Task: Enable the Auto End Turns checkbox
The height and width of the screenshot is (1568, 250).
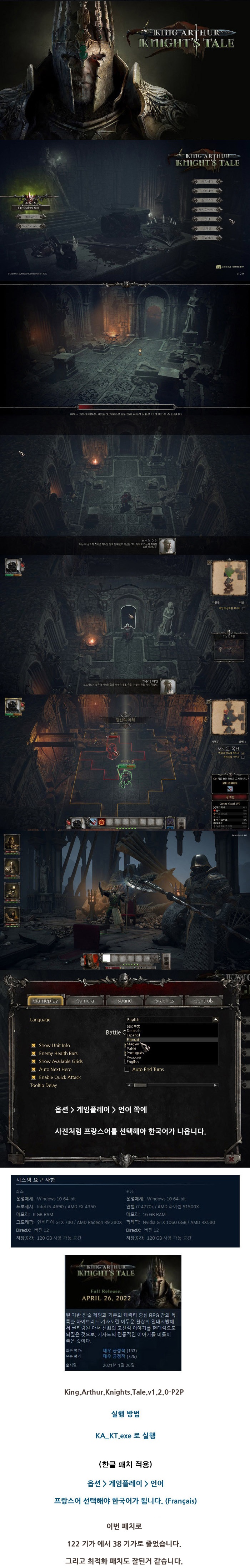Action: tap(127, 1069)
